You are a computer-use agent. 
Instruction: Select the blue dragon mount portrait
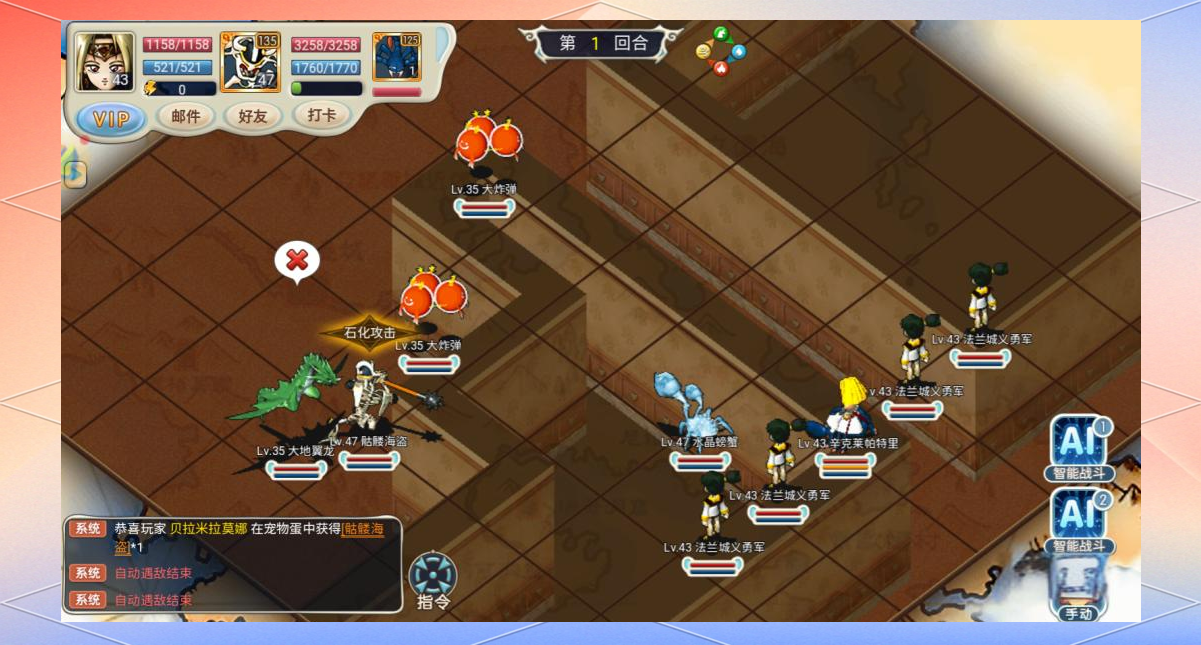coord(397,57)
